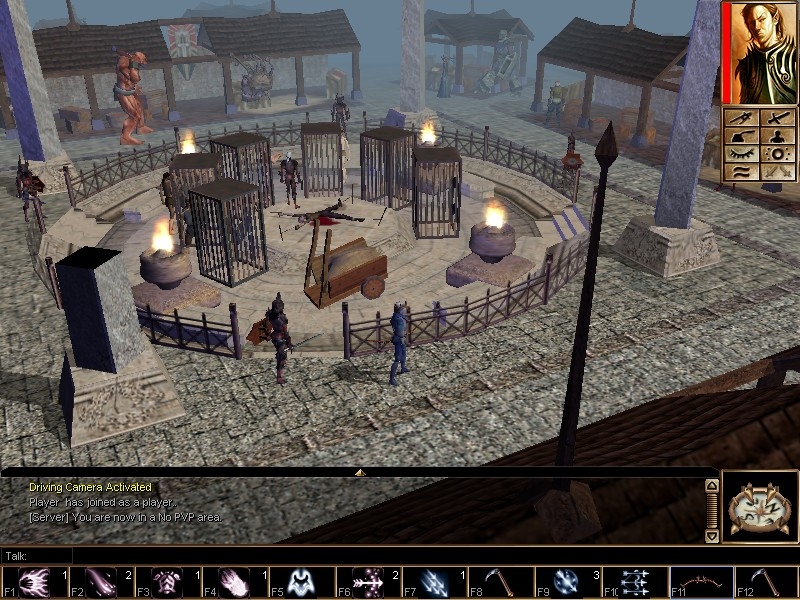
Task: Use the F6 sparkling arrow quickslot
Action: [366, 582]
